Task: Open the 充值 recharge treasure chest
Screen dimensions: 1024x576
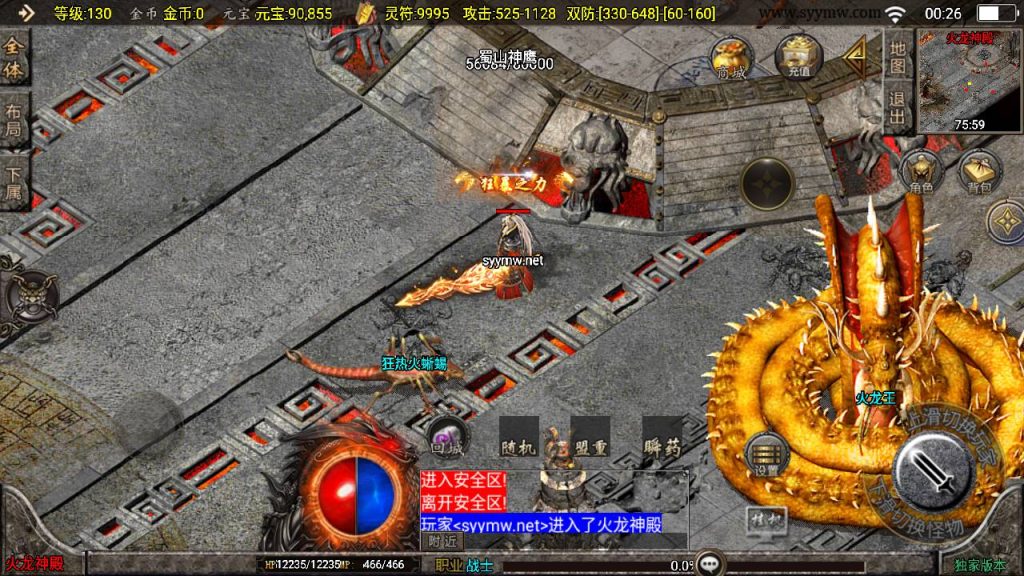Action: click(798, 57)
